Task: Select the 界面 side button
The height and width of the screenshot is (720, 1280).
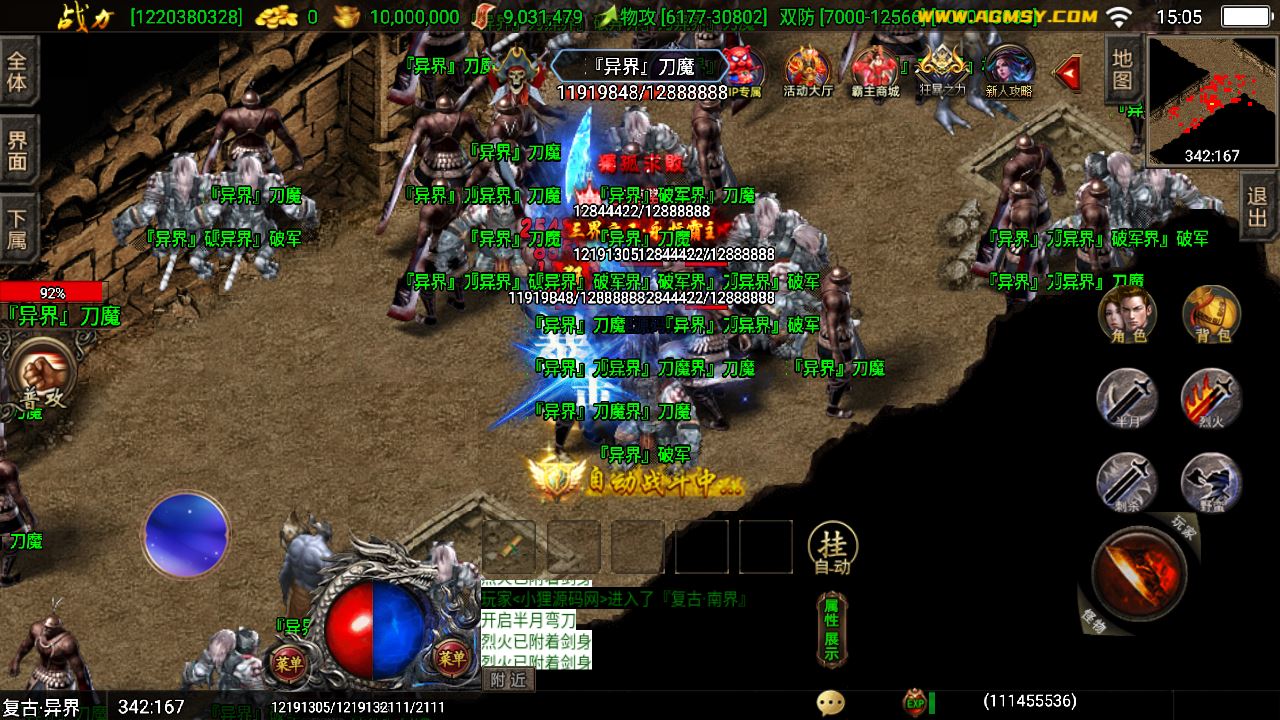Action: (x=18, y=150)
